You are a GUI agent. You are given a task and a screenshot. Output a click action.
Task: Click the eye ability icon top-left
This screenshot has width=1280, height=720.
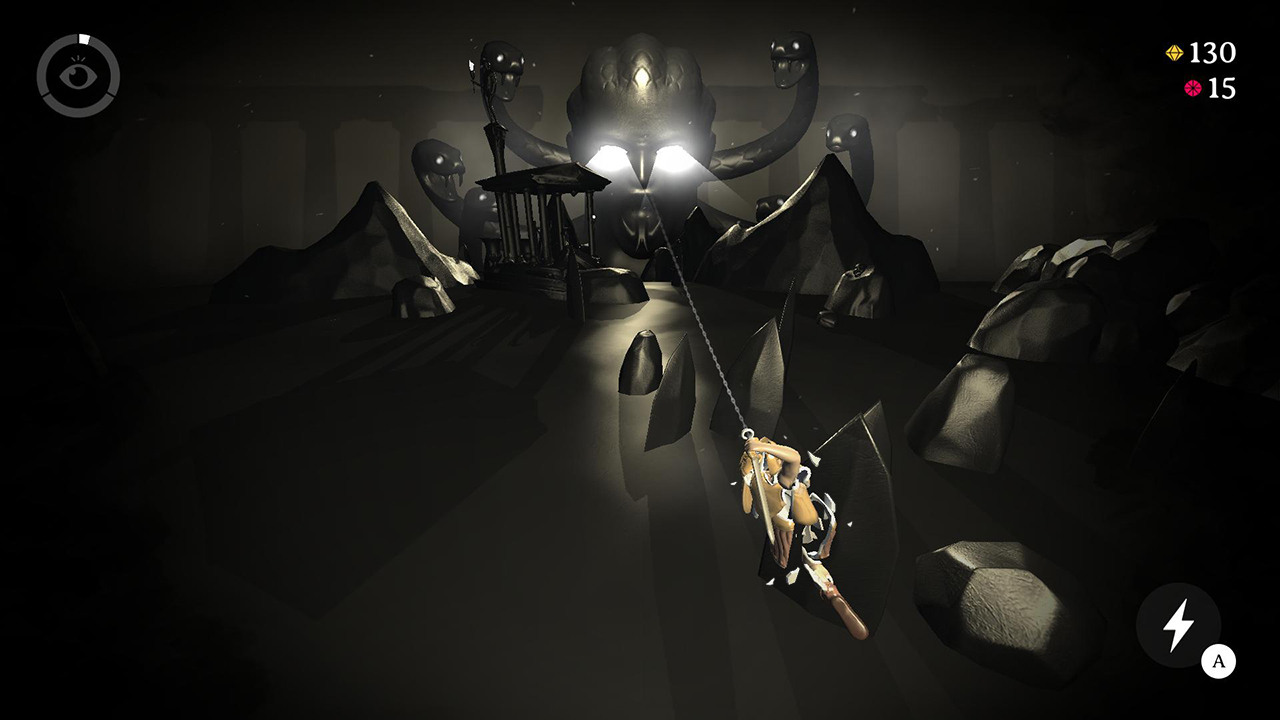tap(78, 75)
